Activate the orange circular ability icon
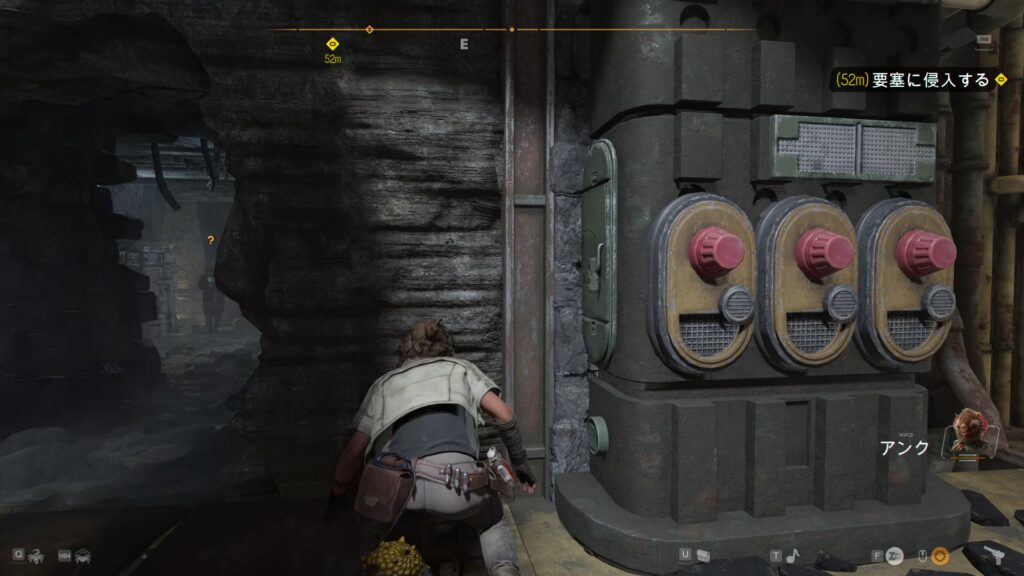Image resolution: width=1024 pixels, height=576 pixels. 941,554
